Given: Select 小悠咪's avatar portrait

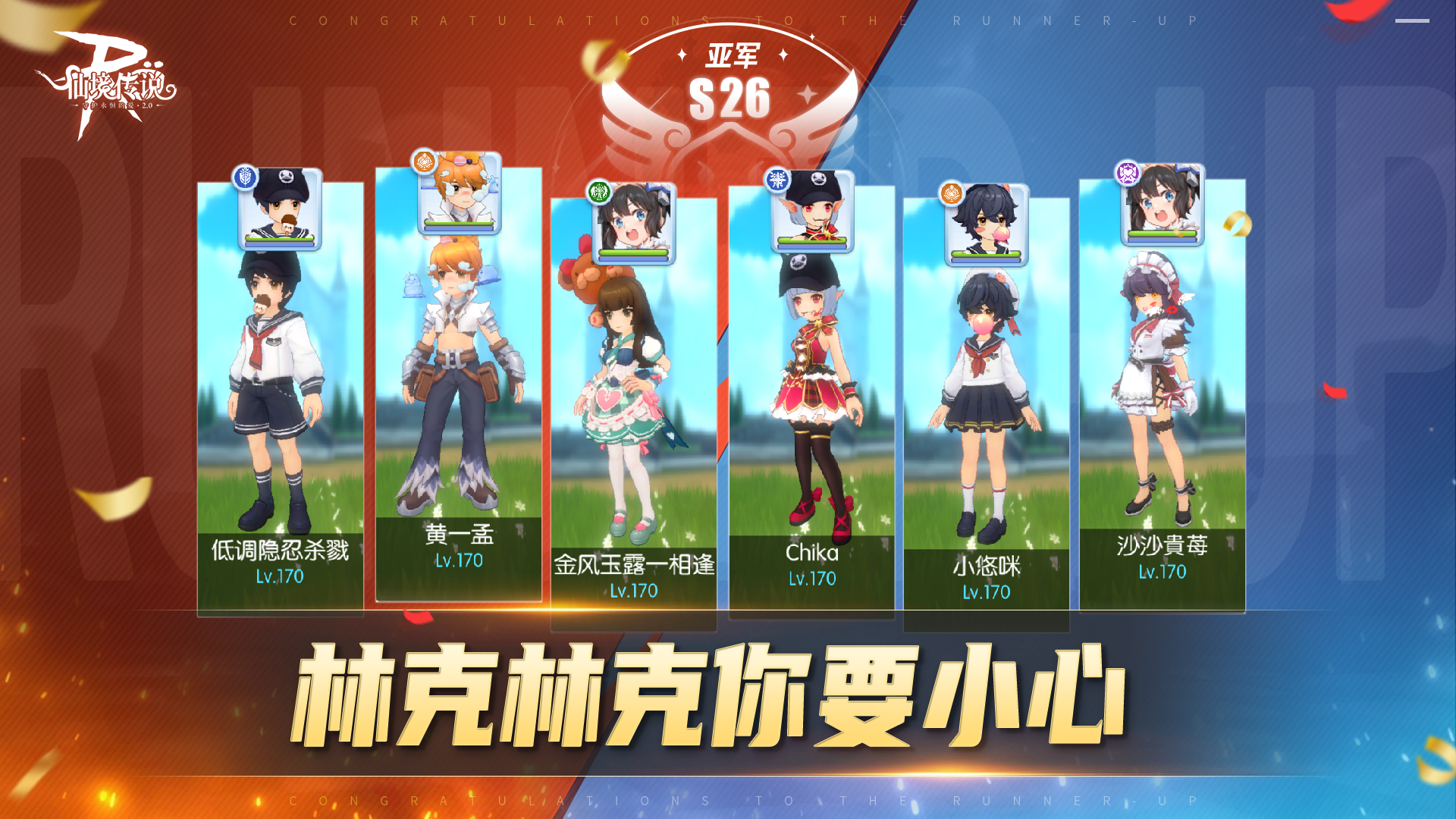Looking at the screenshot, I should tap(988, 226).
